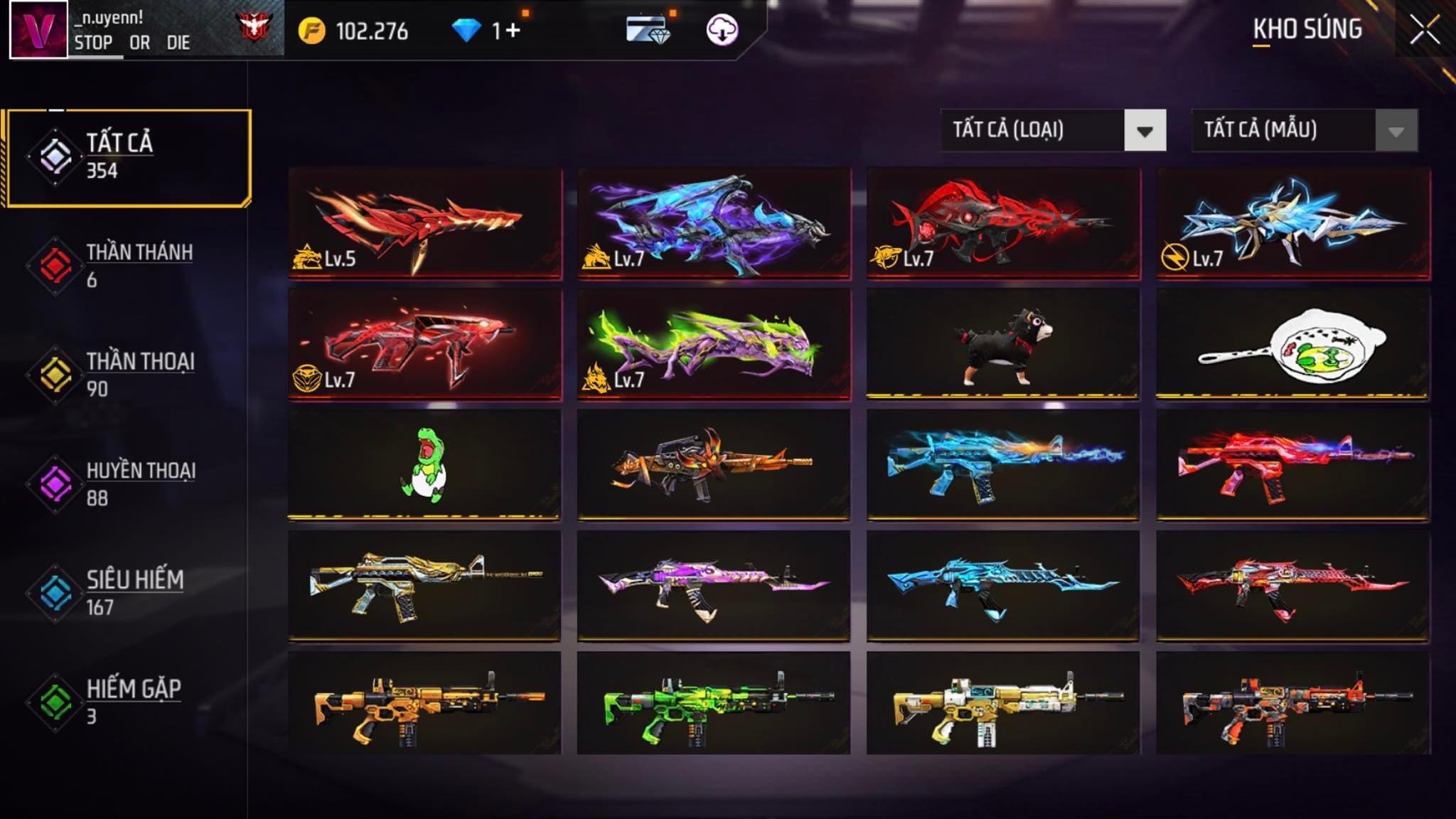Choose the blue lightning Lv.7 gun skin
This screenshot has height=819, width=1456.
pyautogui.click(x=1292, y=223)
